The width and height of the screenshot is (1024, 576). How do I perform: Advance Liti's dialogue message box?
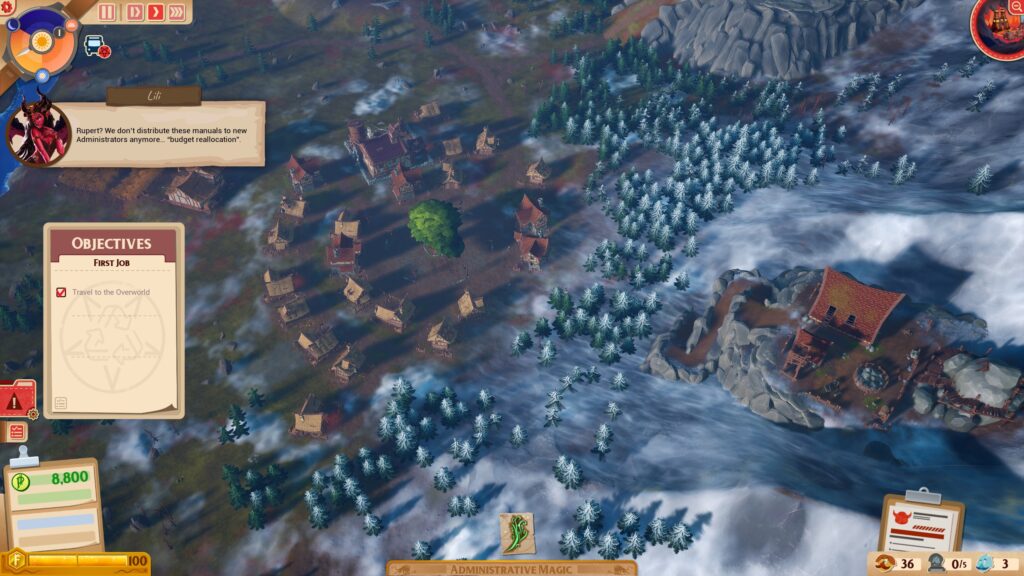pyautogui.click(x=168, y=132)
